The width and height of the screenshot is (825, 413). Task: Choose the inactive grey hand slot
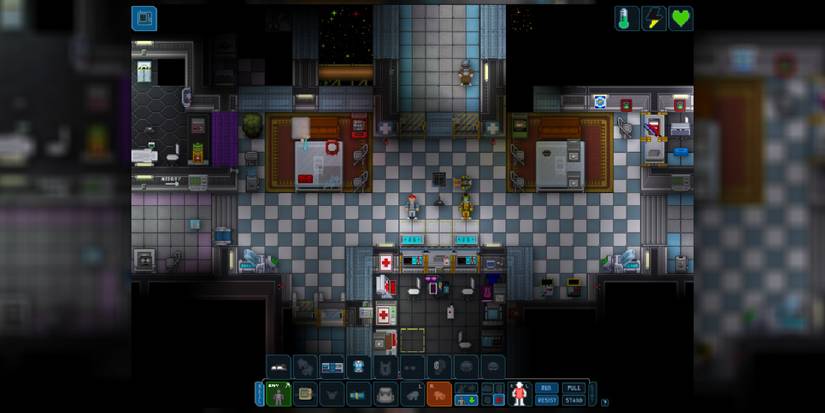pos(412,394)
